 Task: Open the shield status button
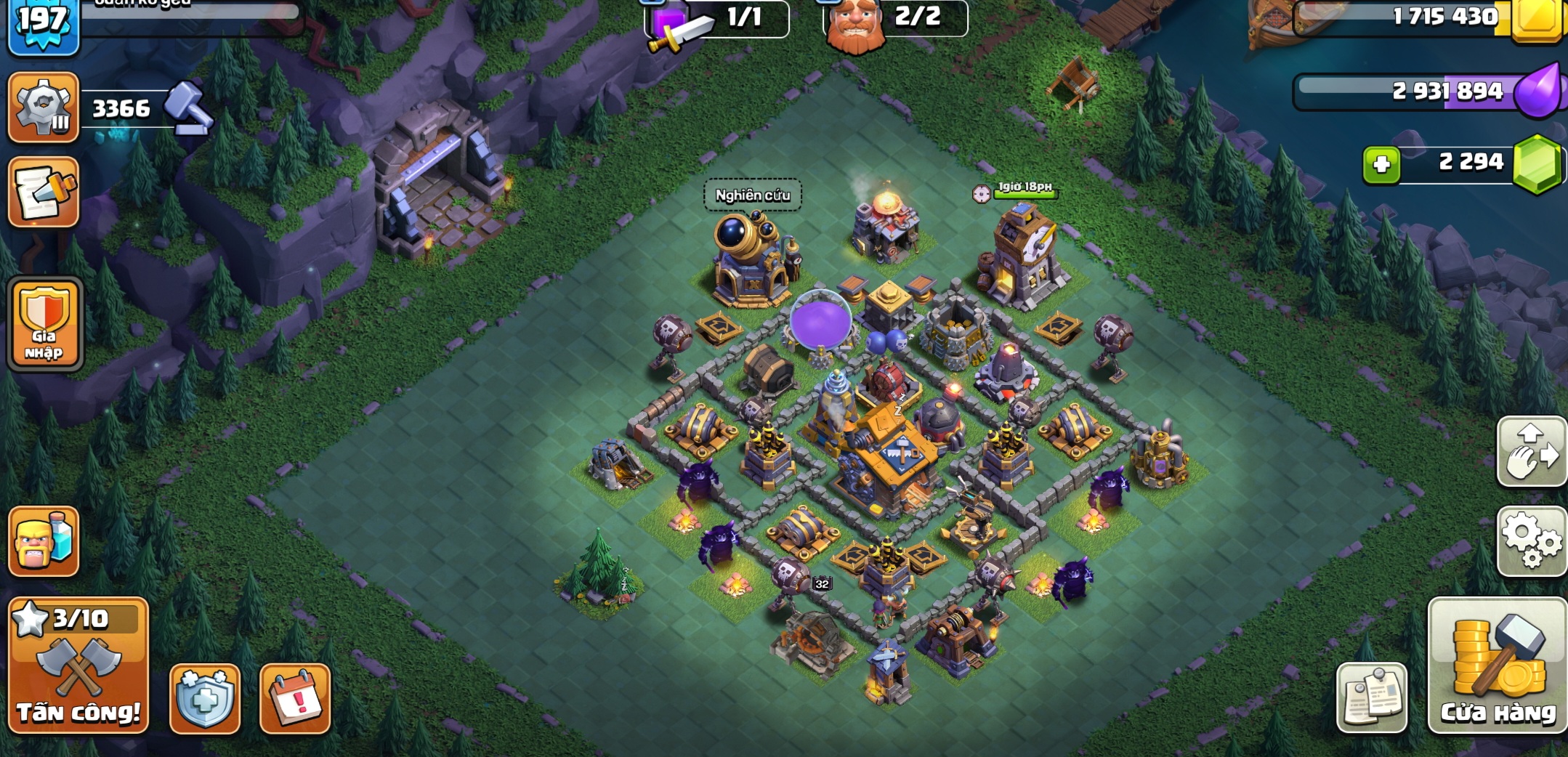pyautogui.click(x=205, y=698)
